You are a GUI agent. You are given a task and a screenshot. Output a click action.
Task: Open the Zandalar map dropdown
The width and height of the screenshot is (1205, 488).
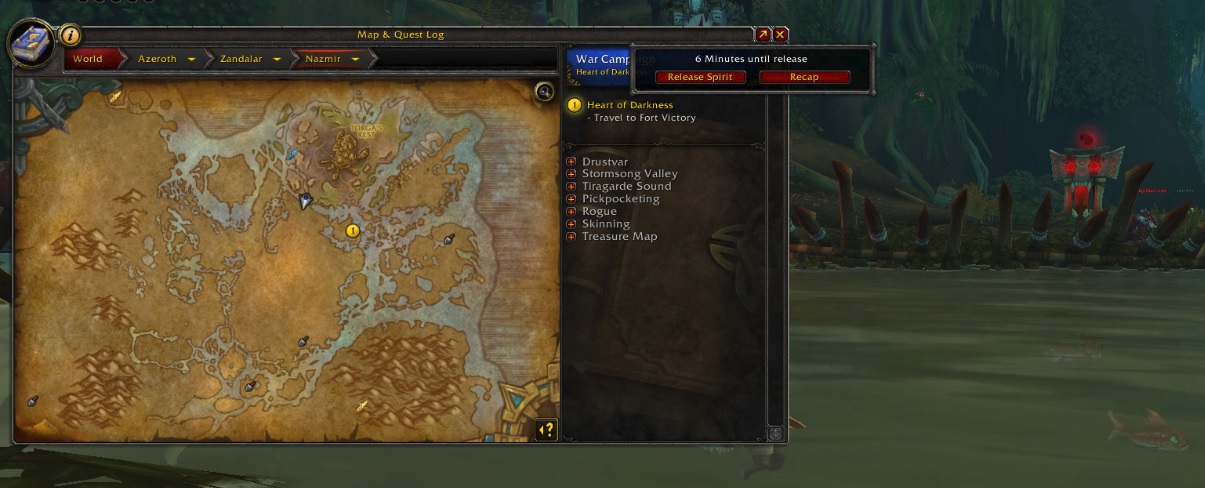275,59
